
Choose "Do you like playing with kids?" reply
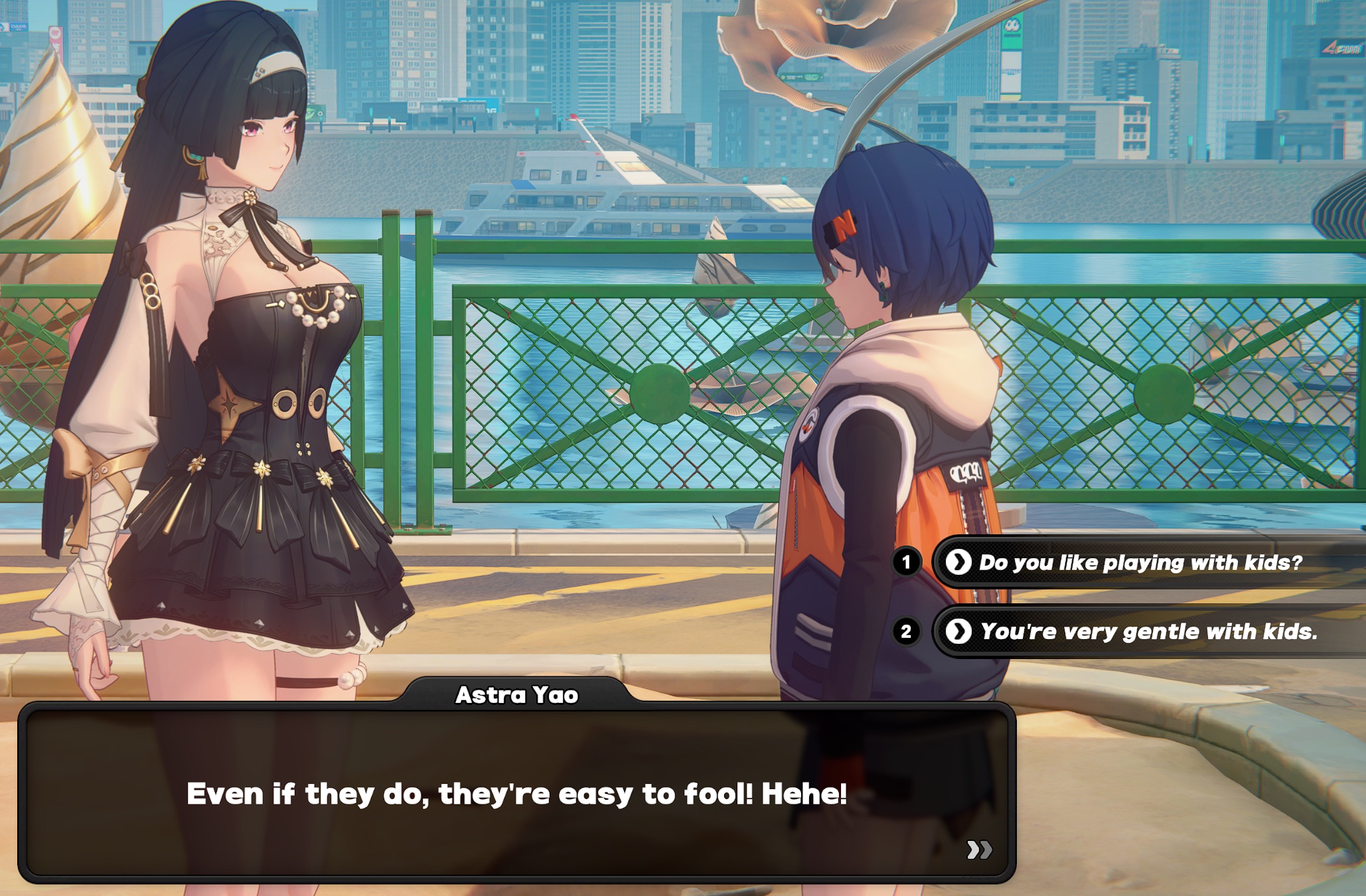(x=1139, y=563)
